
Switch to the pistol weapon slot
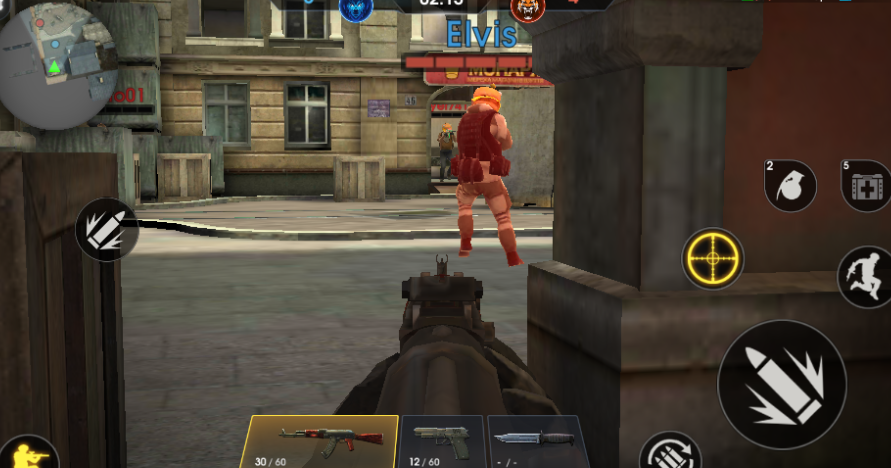click(x=442, y=441)
